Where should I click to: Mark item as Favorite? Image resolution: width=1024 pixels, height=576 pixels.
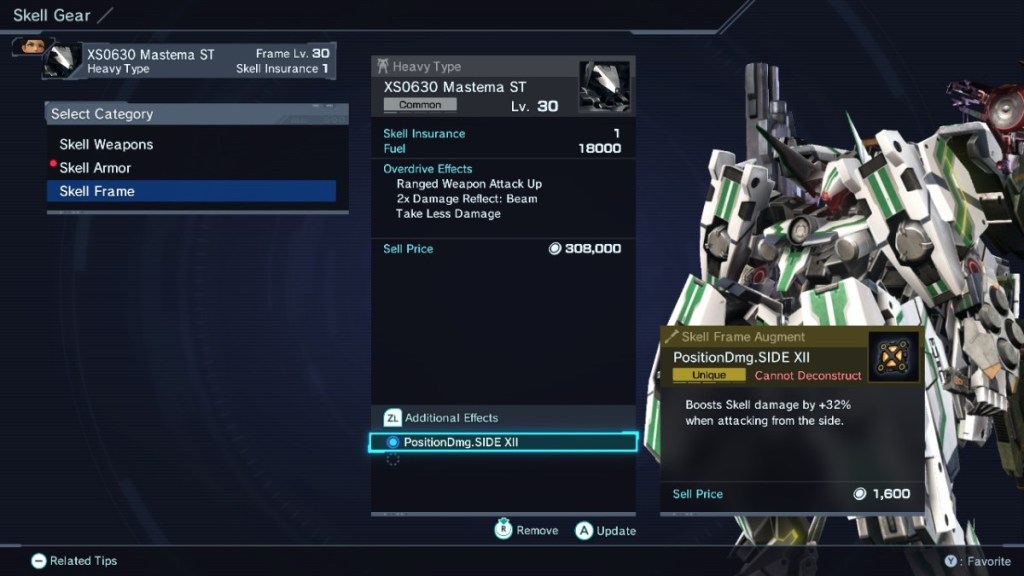coord(979,561)
